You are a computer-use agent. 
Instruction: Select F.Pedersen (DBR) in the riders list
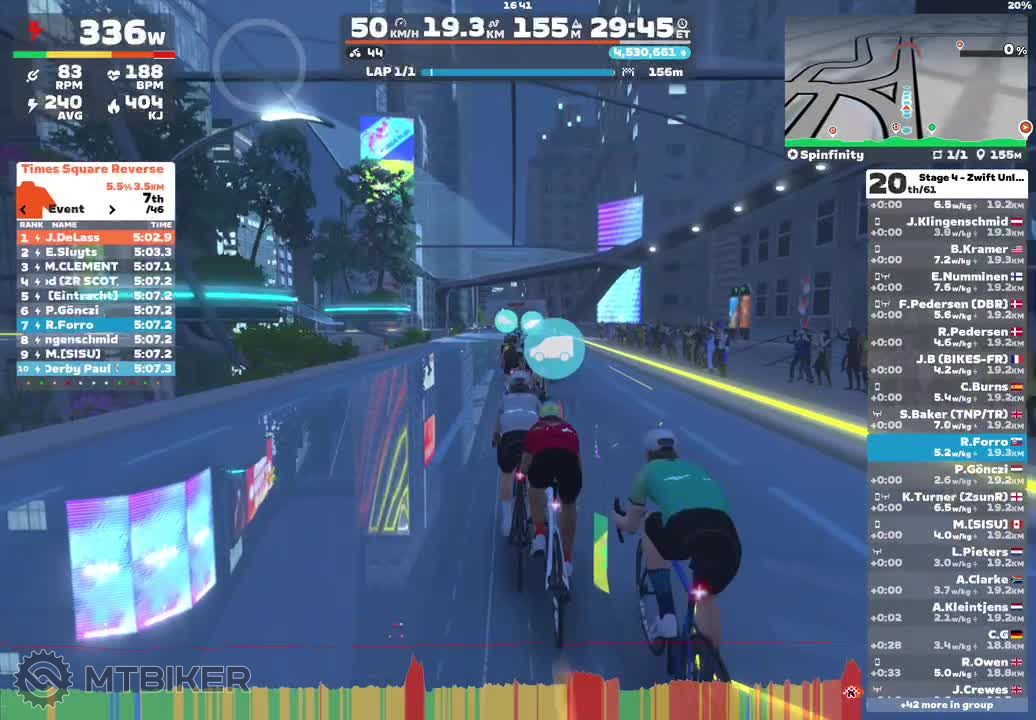(x=946, y=309)
